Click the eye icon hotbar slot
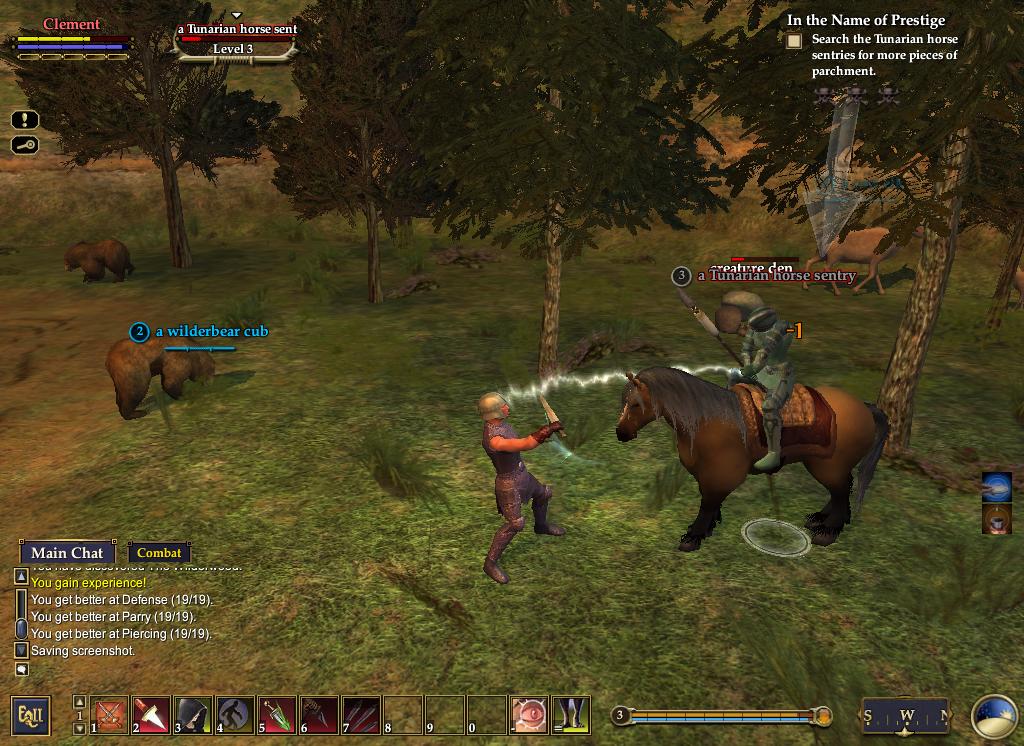Screen dimensions: 1024x746 529,715
